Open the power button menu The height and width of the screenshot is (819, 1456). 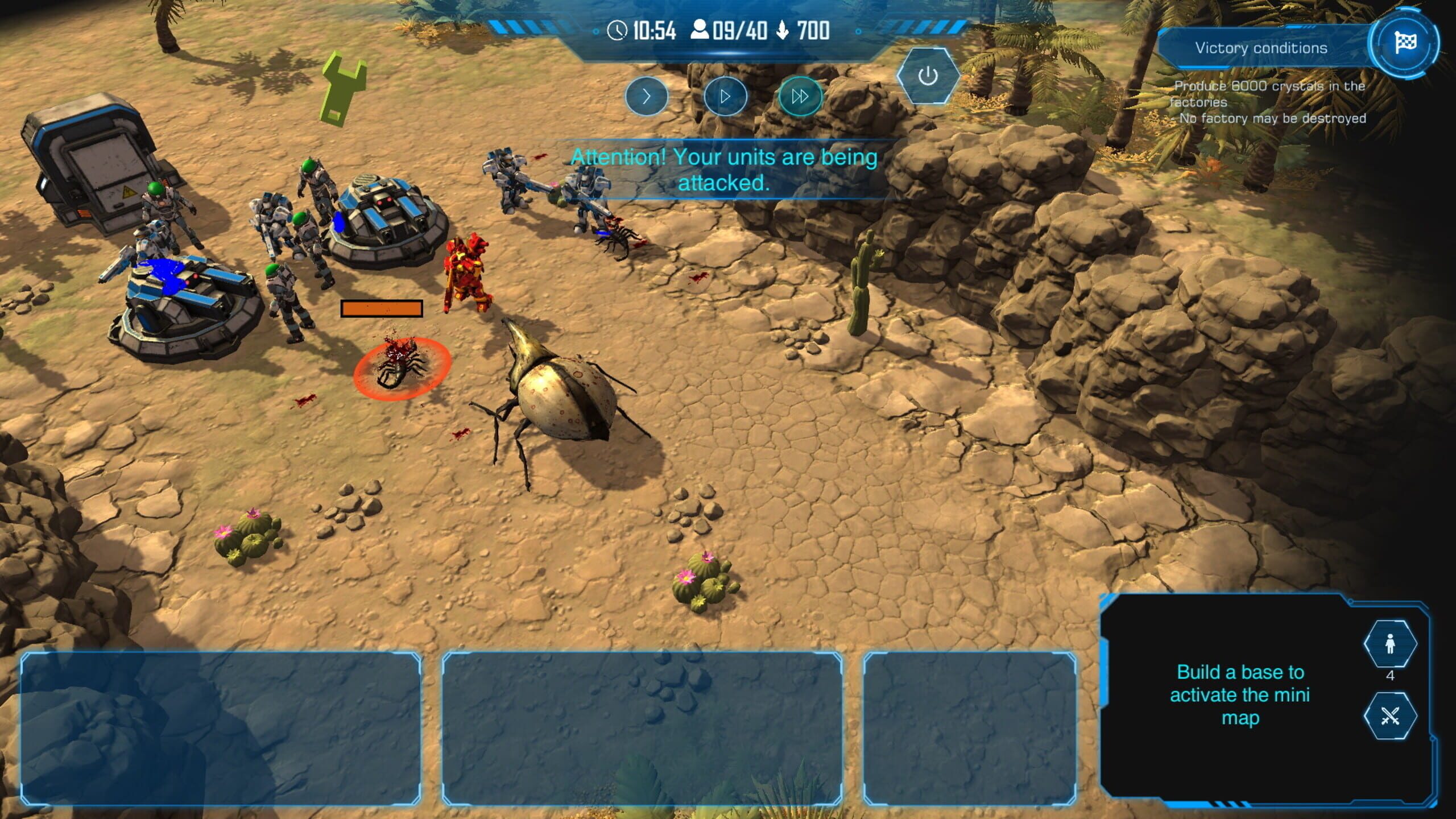point(928,76)
